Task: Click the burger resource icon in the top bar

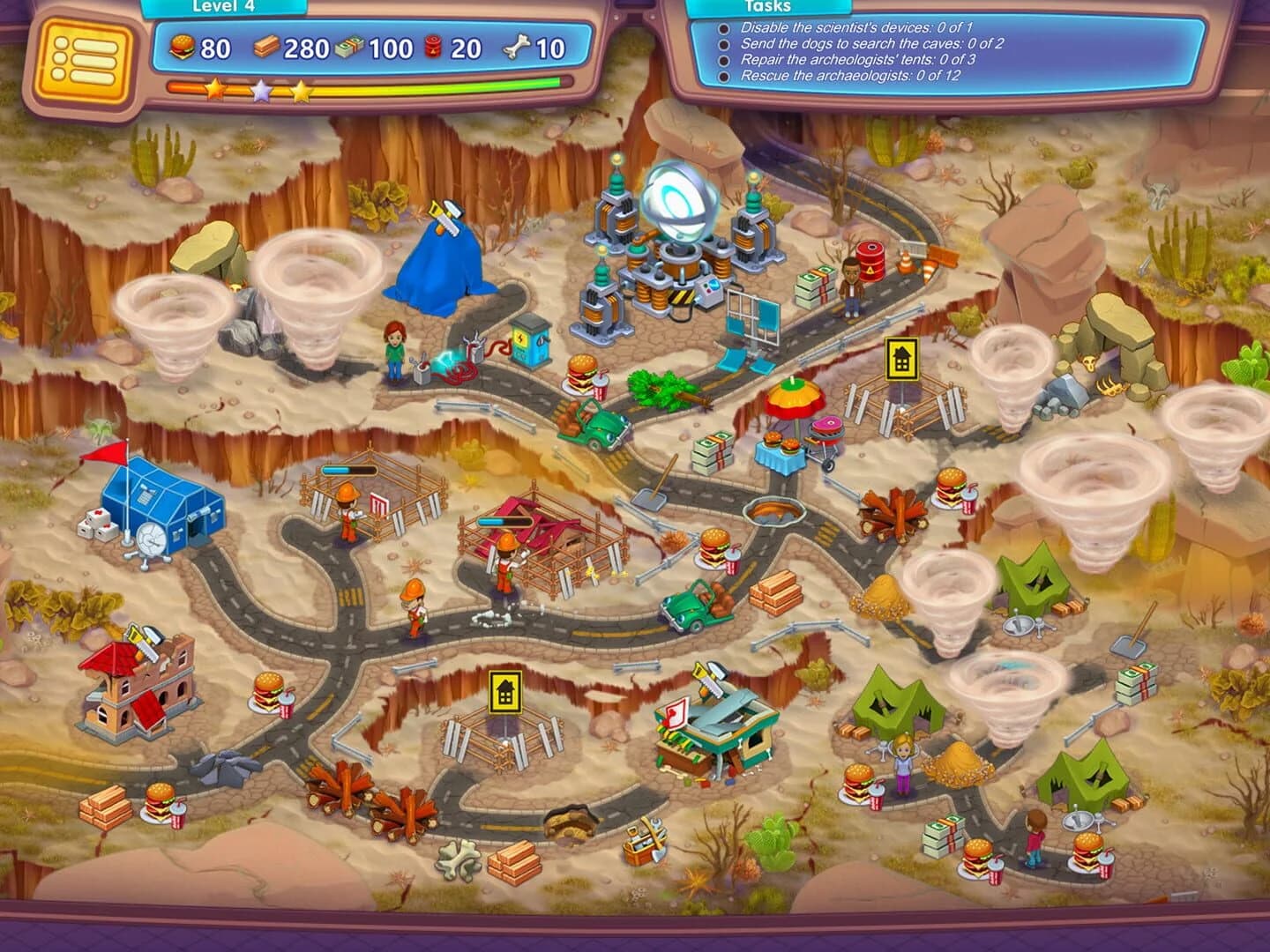Action: (x=179, y=47)
